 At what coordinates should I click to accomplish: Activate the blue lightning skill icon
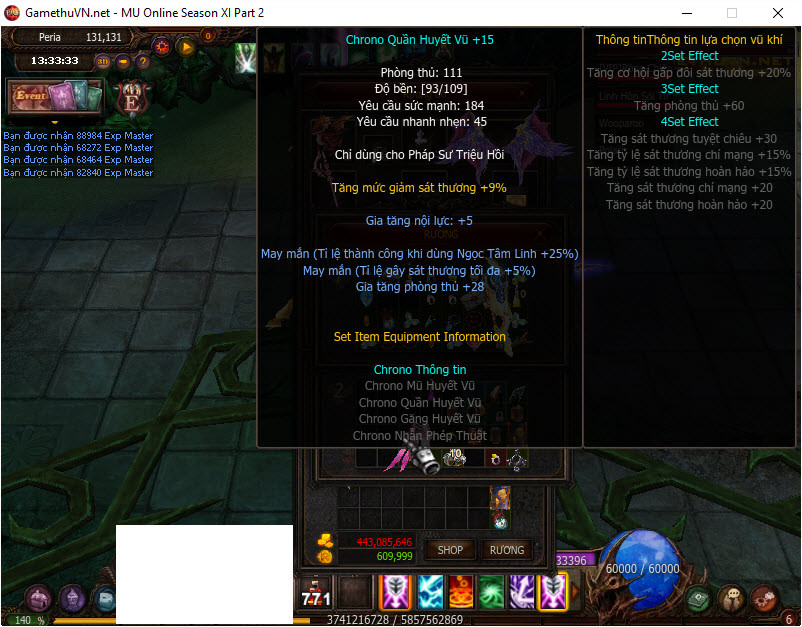pos(430,592)
